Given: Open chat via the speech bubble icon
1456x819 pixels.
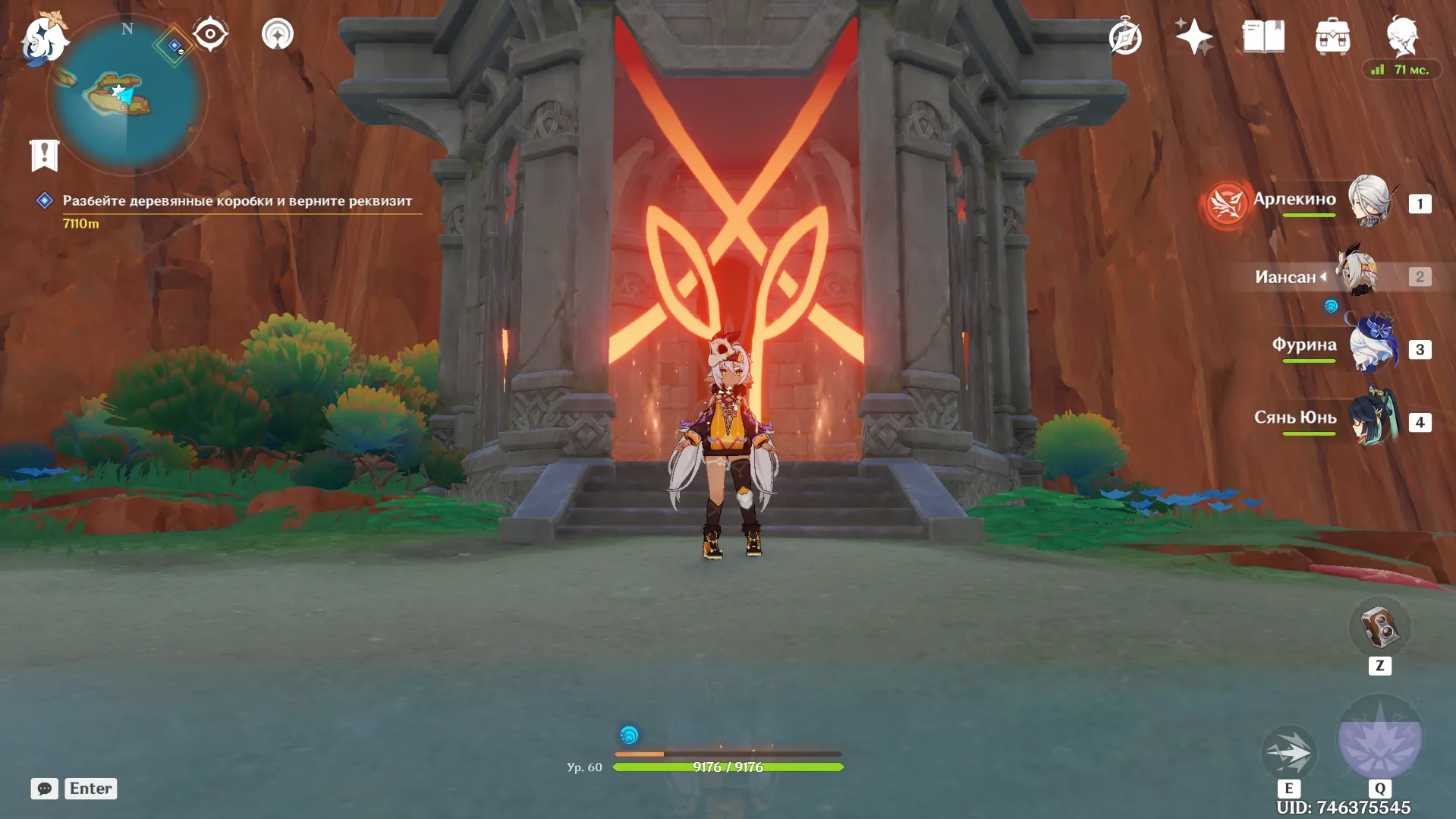Looking at the screenshot, I should (x=46, y=789).
